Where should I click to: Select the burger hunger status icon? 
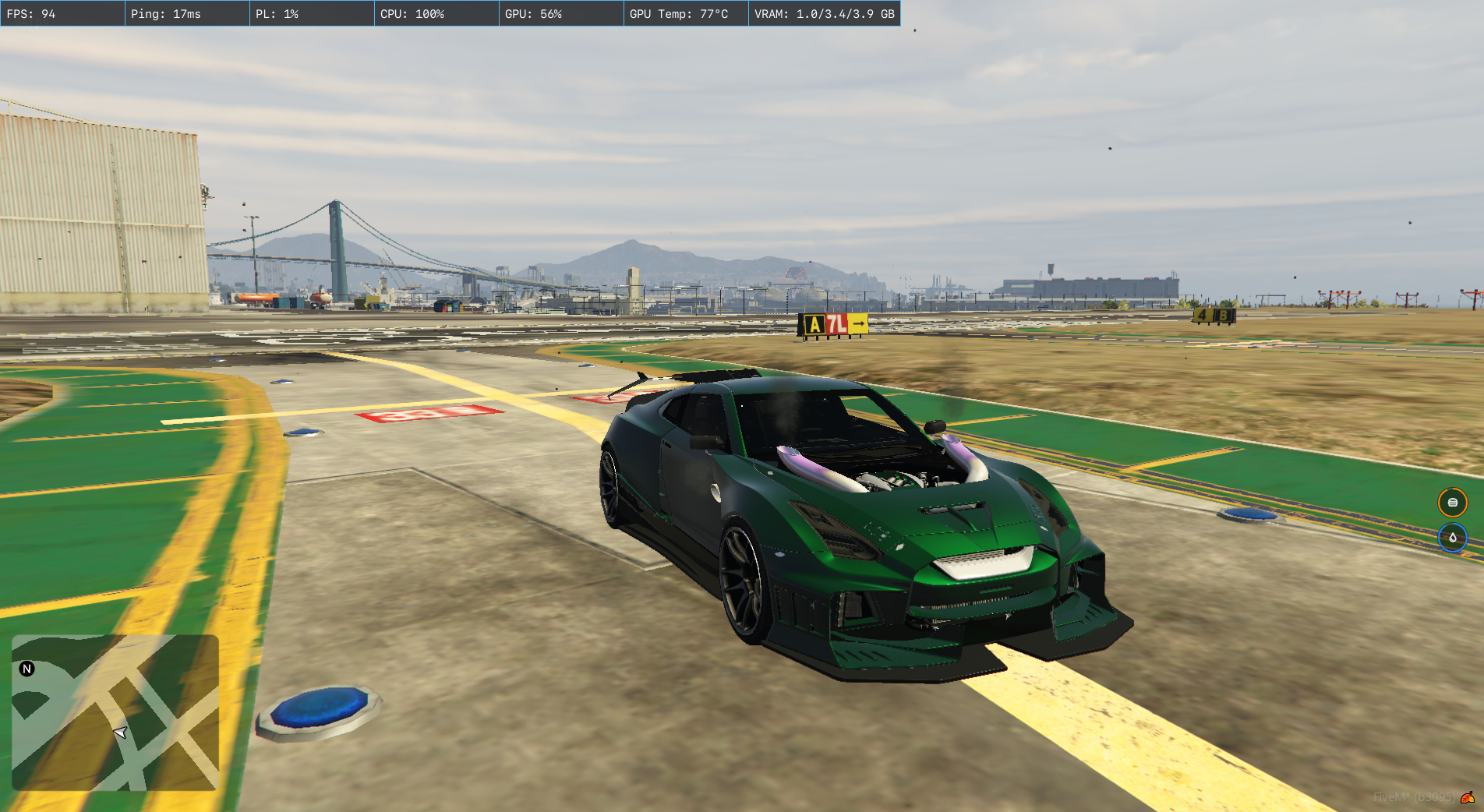[1452, 503]
